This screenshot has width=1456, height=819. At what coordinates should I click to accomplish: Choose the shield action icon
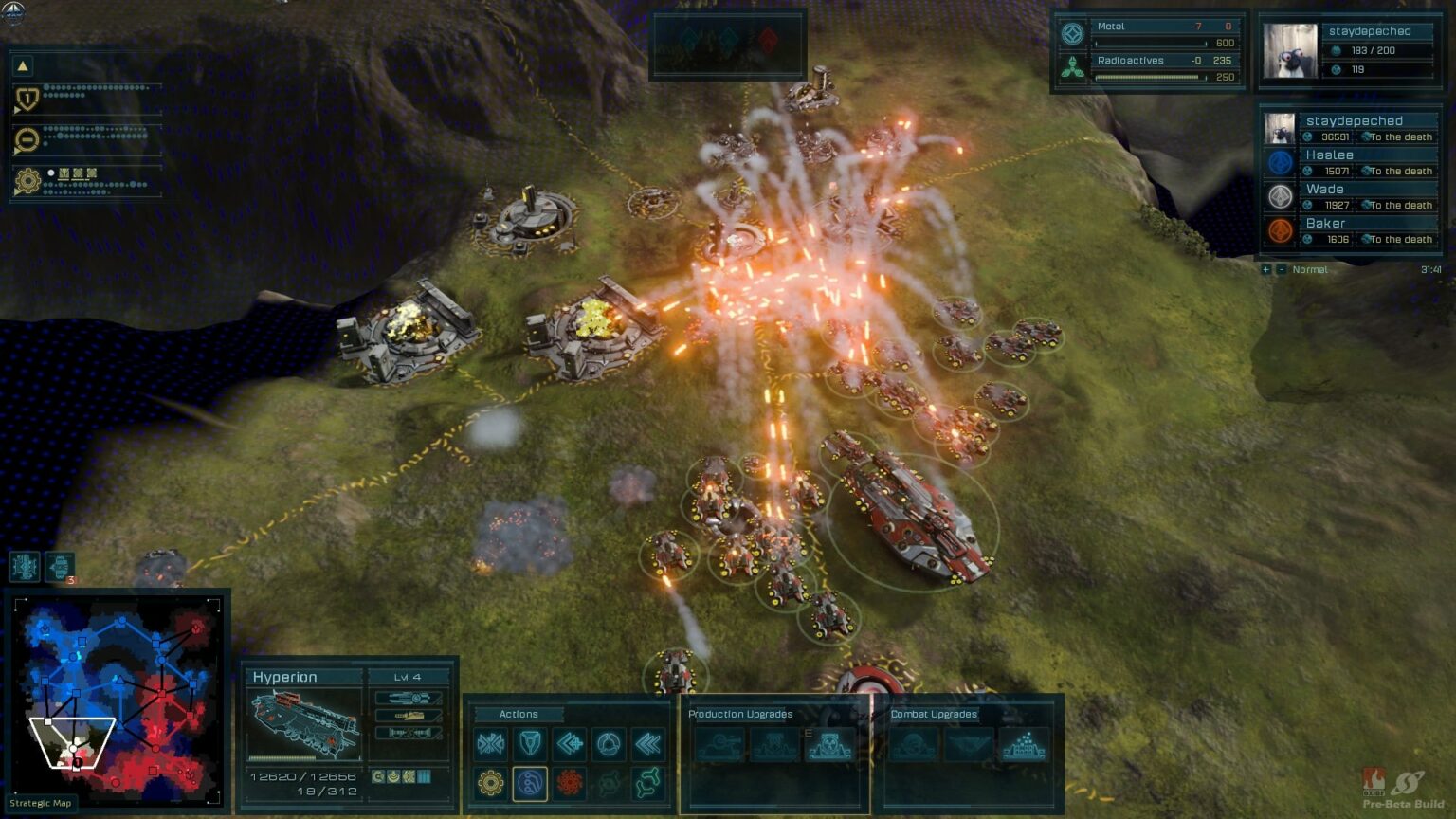(530, 744)
